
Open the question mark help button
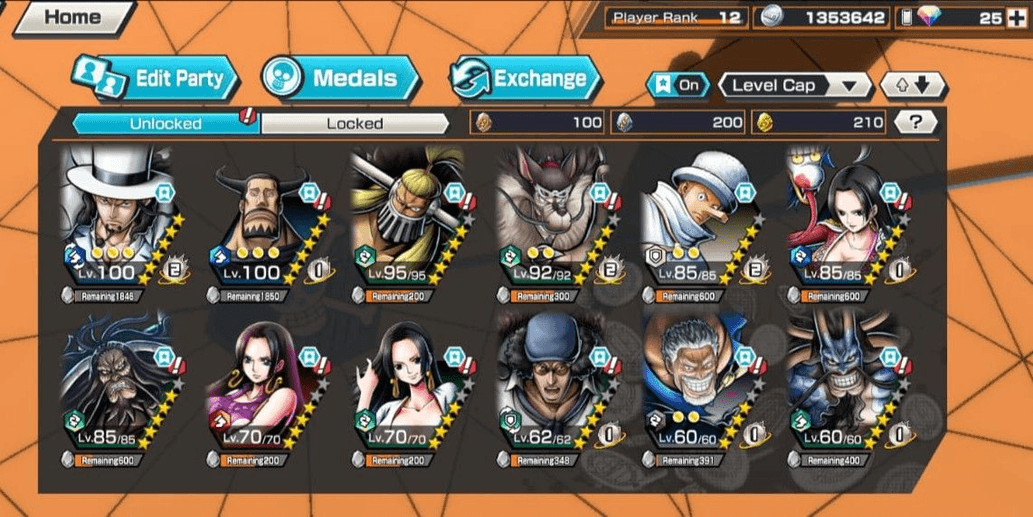(x=917, y=122)
